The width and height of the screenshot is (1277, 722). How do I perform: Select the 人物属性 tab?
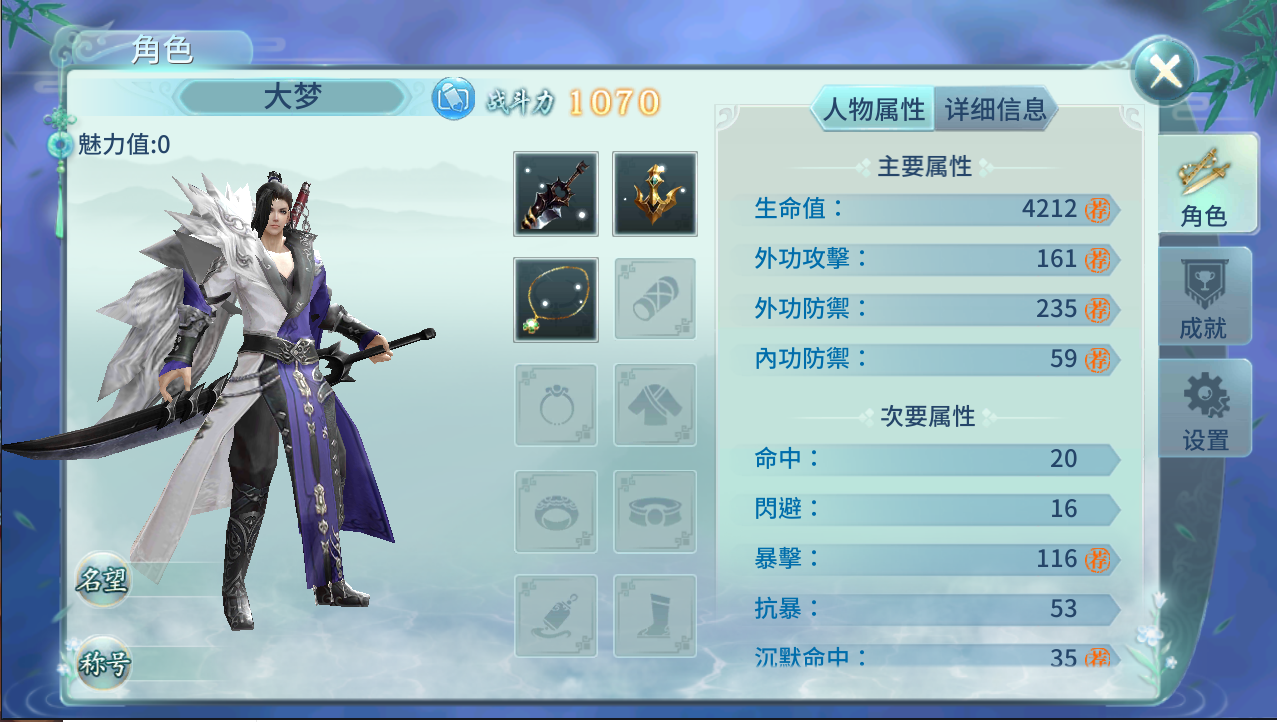[x=873, y=109]
